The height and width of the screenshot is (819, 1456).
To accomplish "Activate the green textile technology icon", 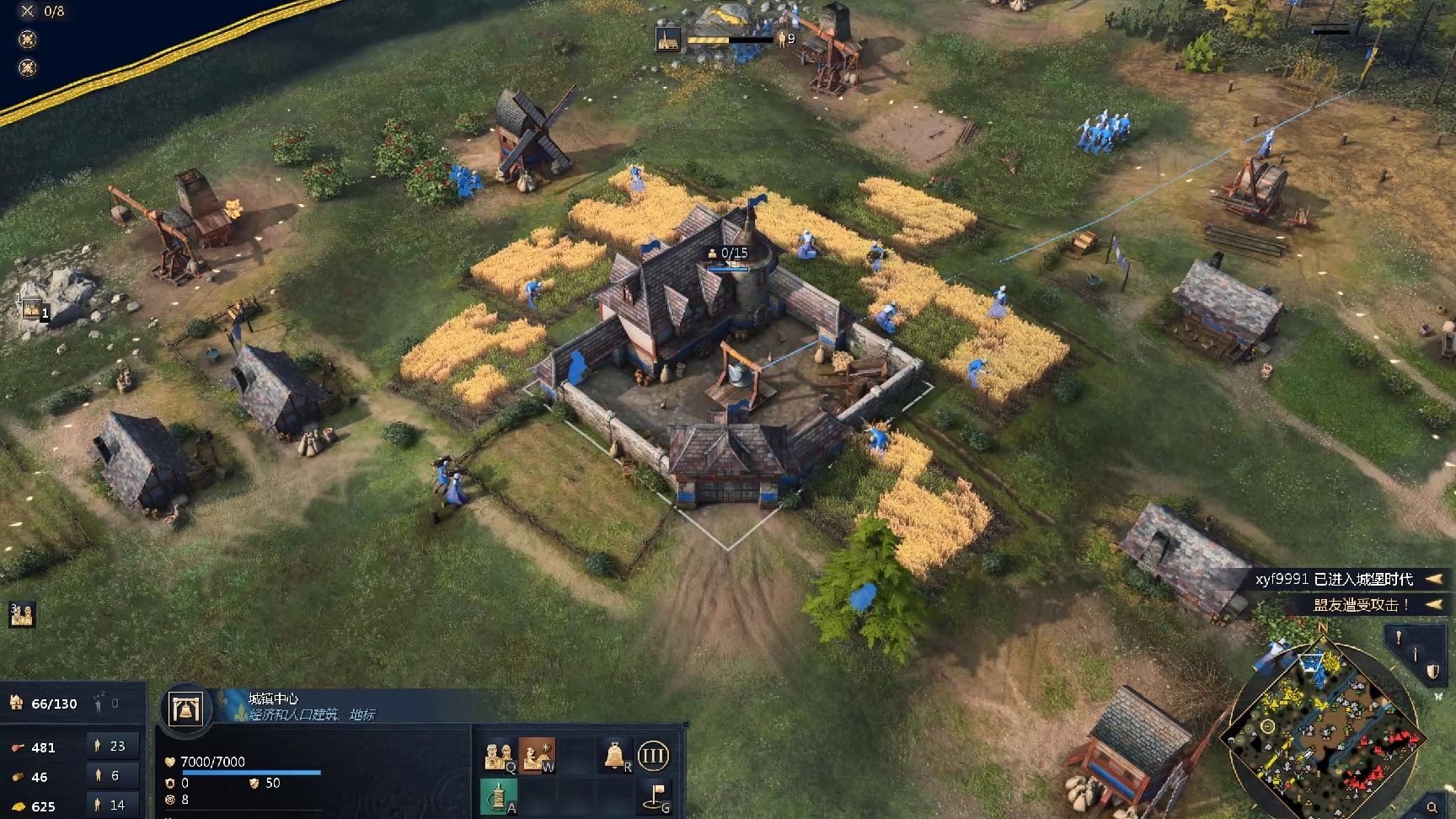I will (x=498, y=795).
